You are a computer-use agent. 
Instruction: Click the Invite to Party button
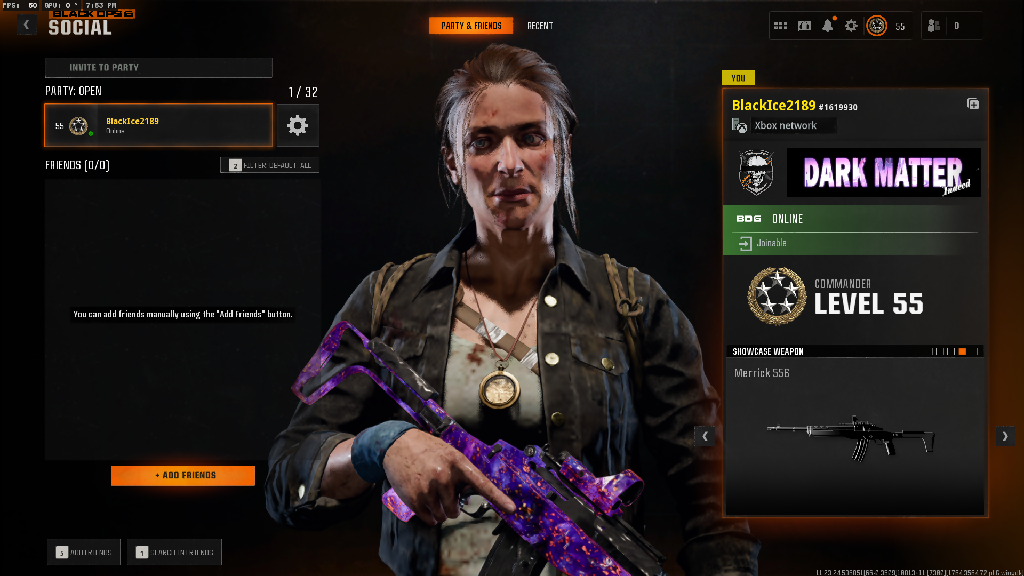(158, 67)
